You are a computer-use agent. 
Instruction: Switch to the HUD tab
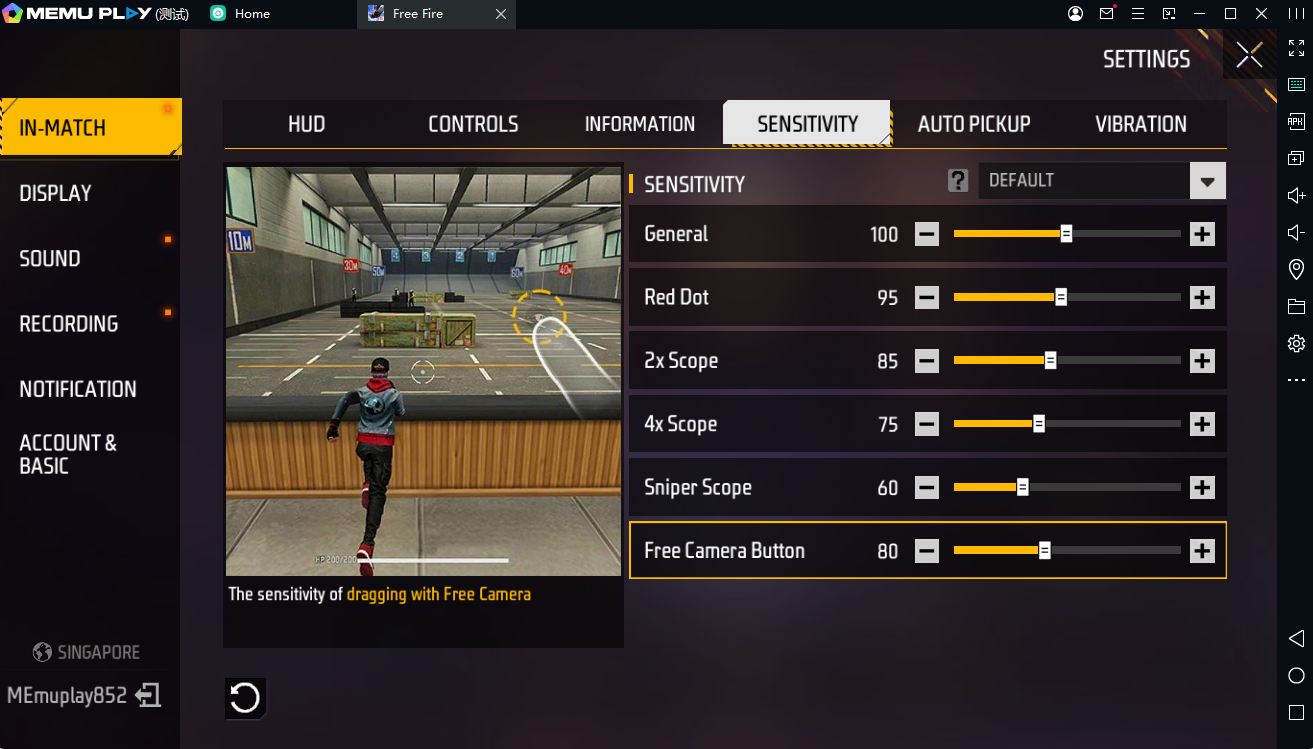point(306,124)
